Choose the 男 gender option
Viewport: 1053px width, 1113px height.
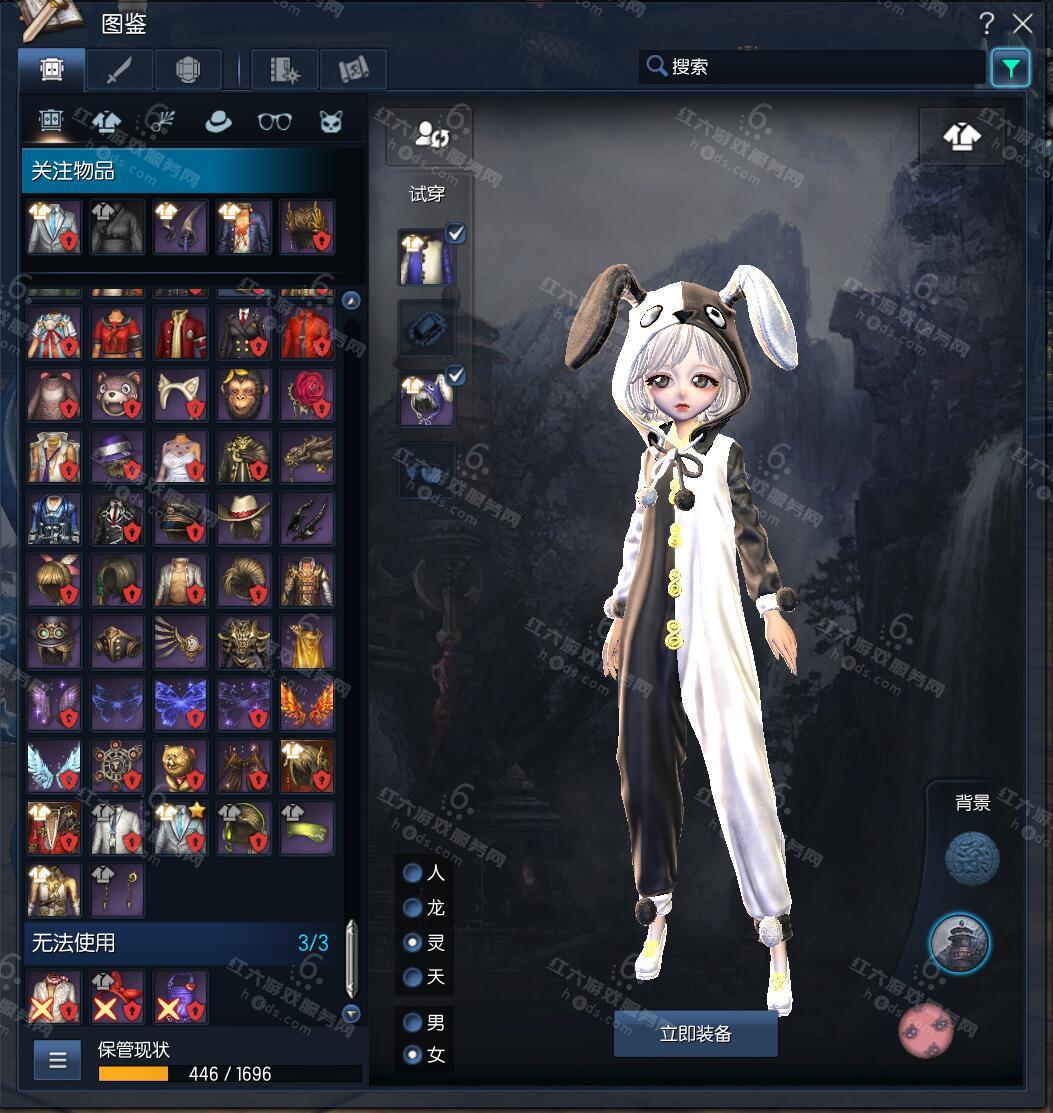coord(412,1023)
